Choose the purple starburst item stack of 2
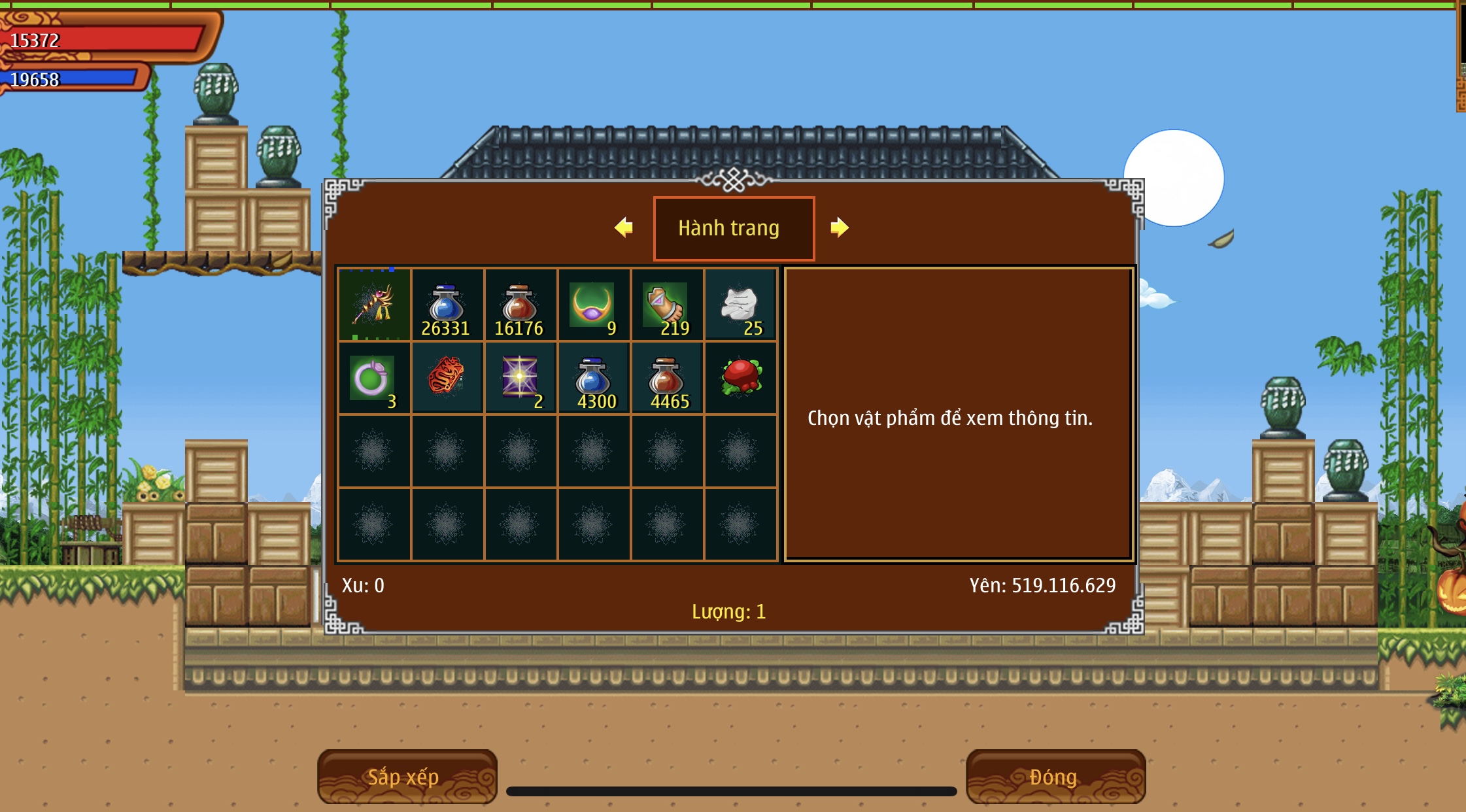The width and height of the screenshot is (1466, 812). (x=520, y=378)
